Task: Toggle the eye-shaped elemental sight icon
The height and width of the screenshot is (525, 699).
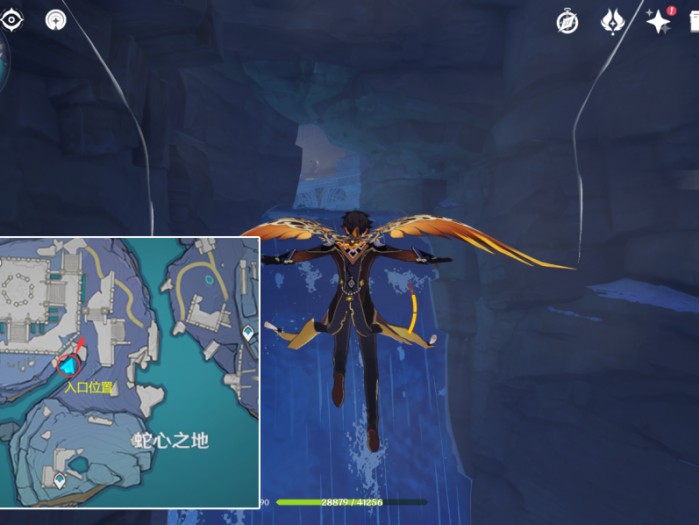Action: [x=12, y=20]
